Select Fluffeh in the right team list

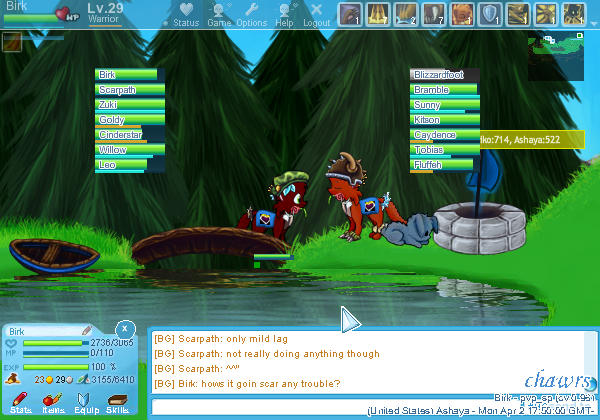444,165
